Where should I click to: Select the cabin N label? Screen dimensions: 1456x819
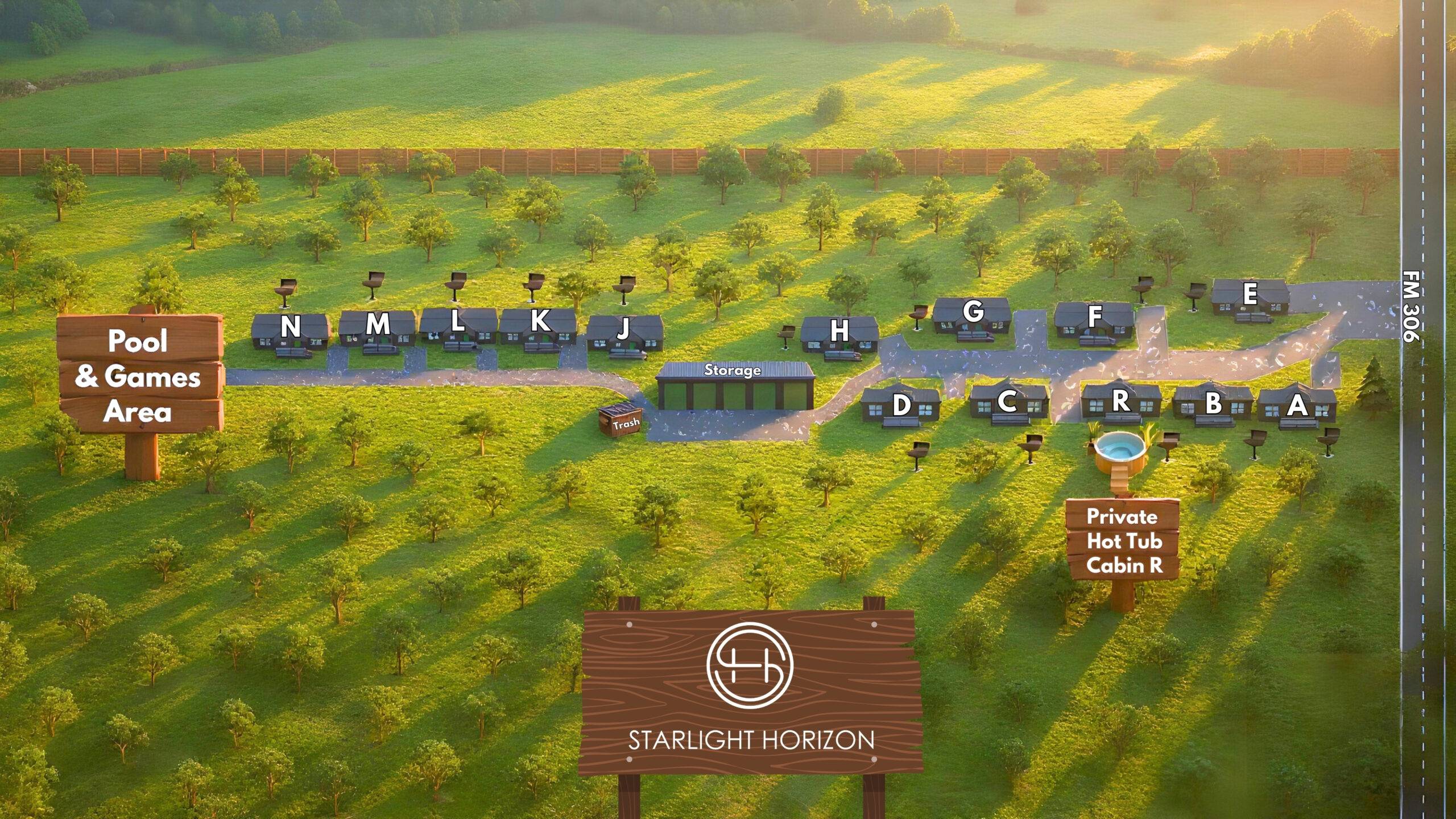pos(291,327)
